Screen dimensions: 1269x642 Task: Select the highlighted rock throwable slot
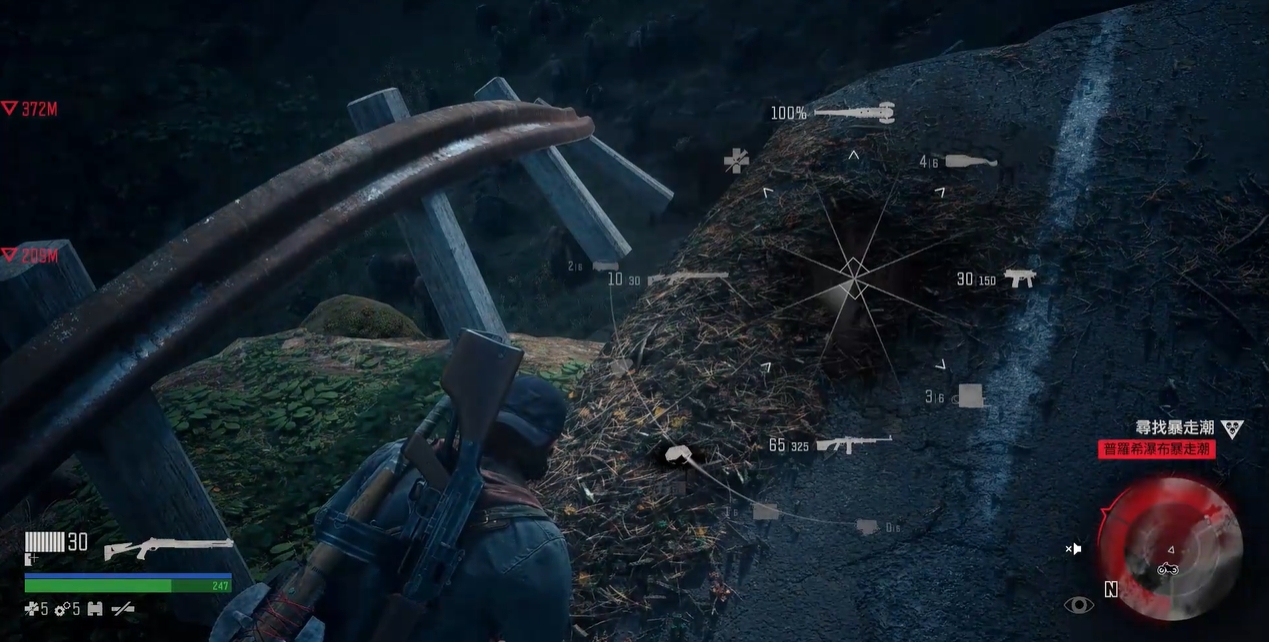[x=682, y=455]
